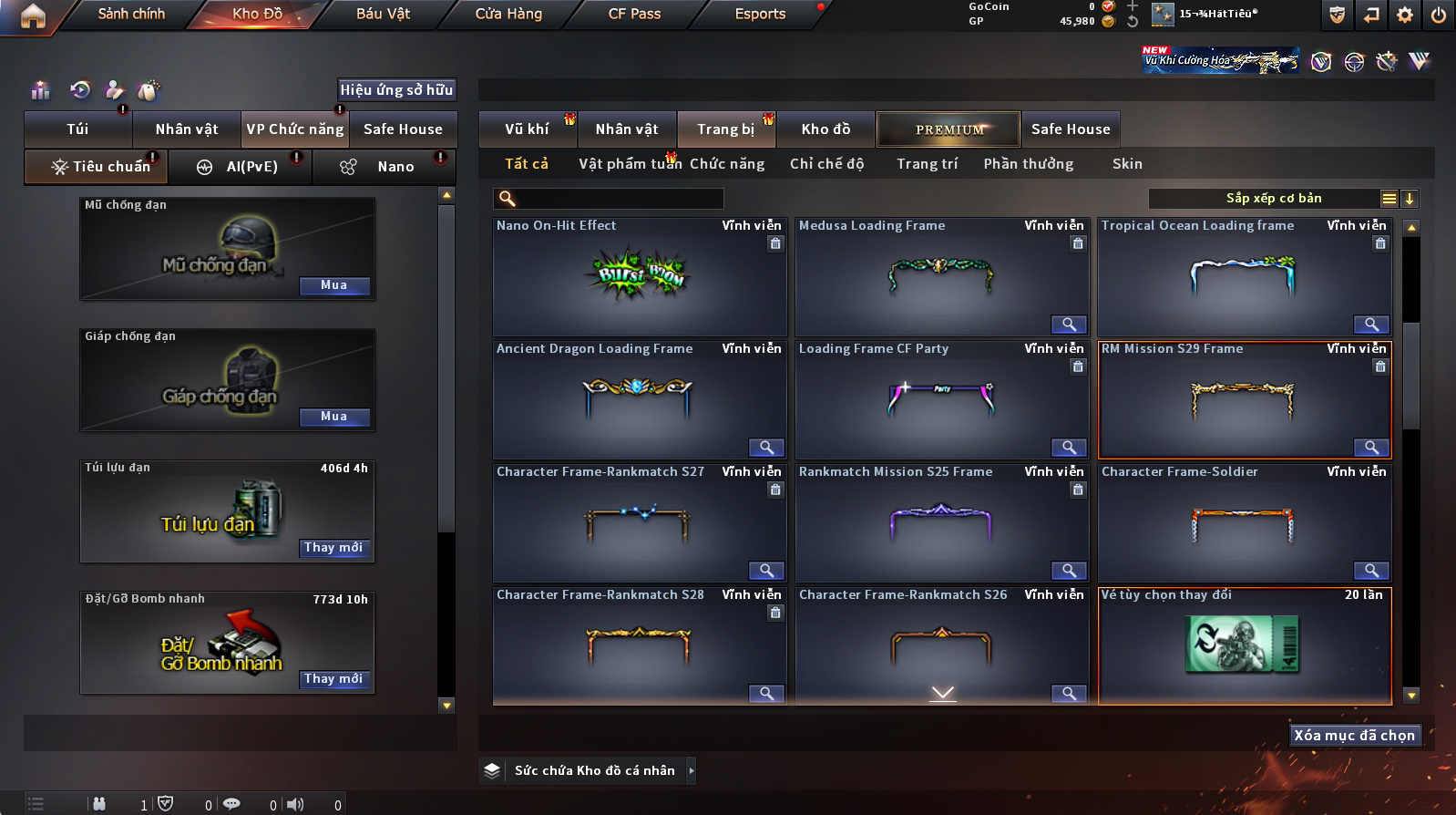The image size is (1456, 815).
Task: Select the PREMIUM tab
Action: pos(948,129)
